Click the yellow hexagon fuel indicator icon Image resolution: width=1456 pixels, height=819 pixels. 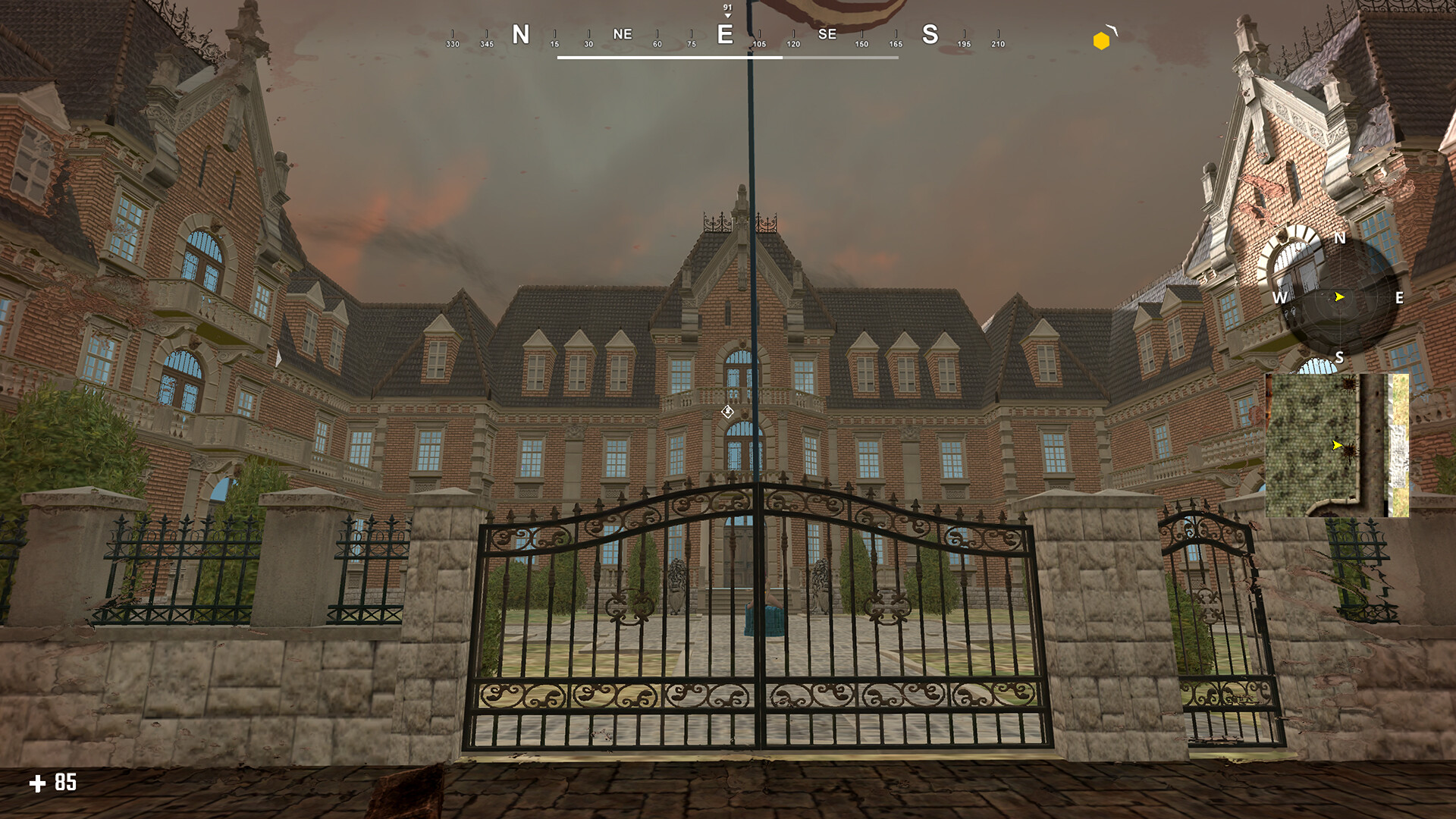click(1101, 39)
